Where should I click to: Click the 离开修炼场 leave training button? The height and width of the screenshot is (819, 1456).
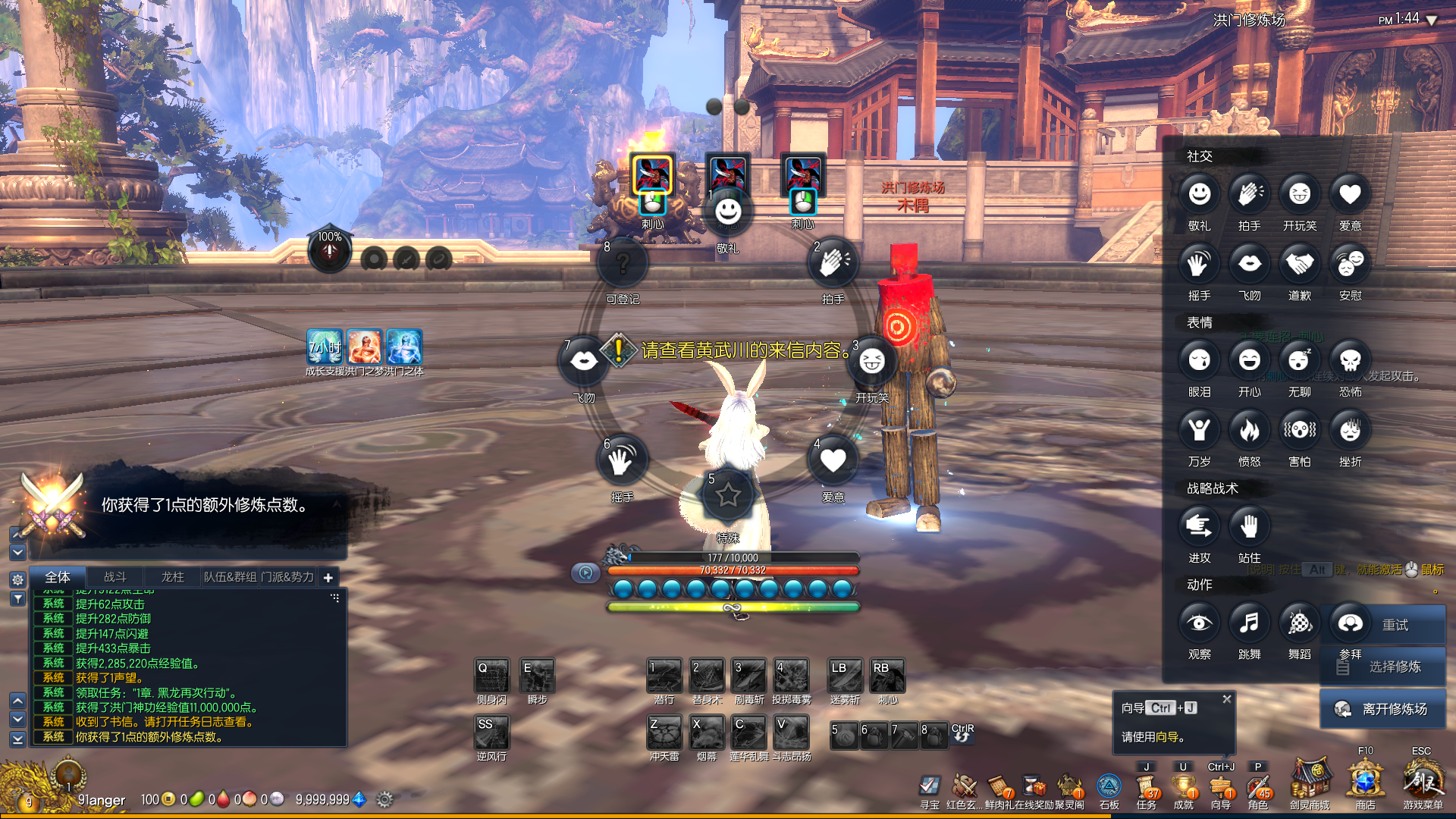point(1383,709)
